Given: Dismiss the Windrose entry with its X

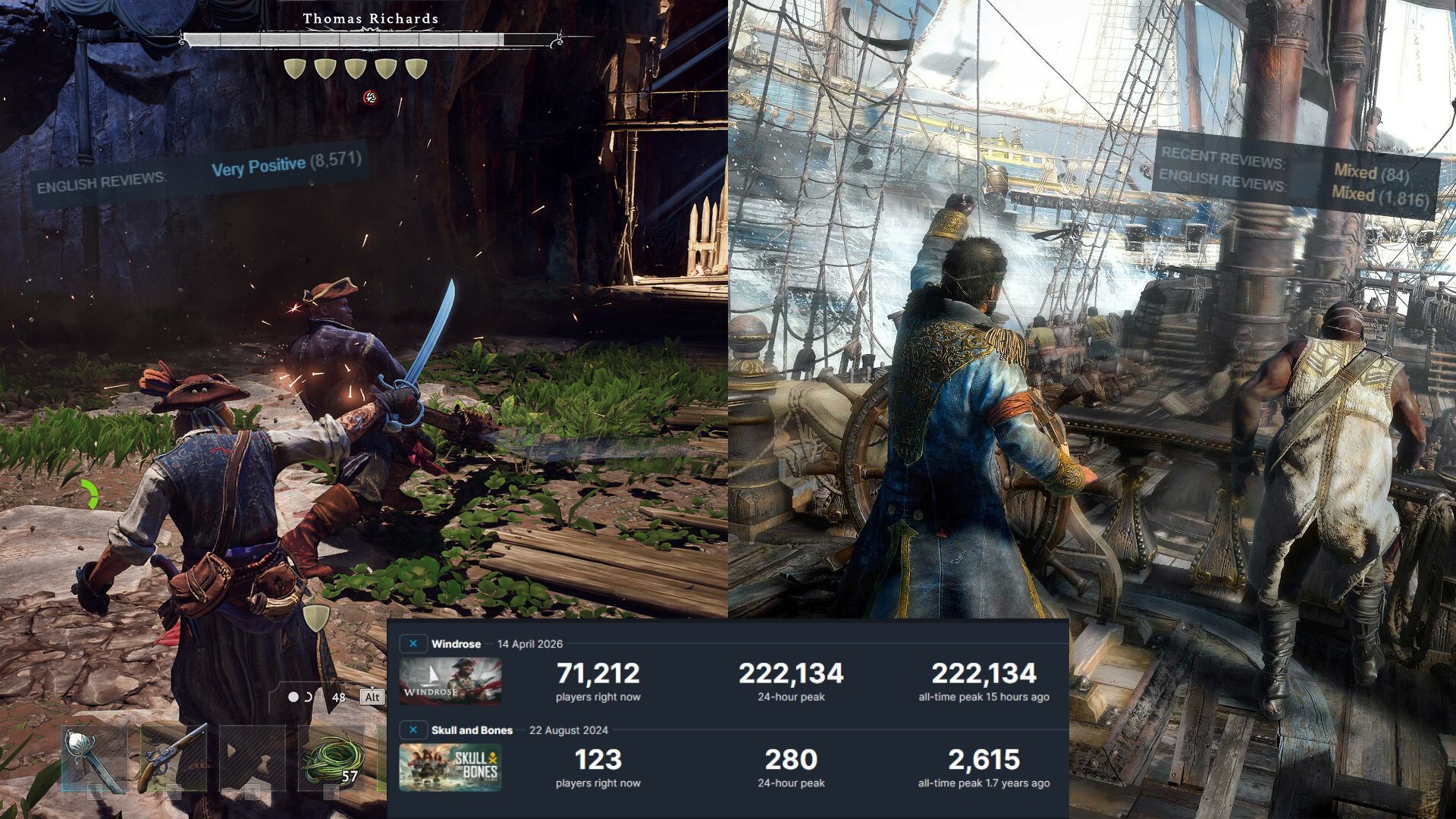Looking at the screenshot, I should (413, 643).
